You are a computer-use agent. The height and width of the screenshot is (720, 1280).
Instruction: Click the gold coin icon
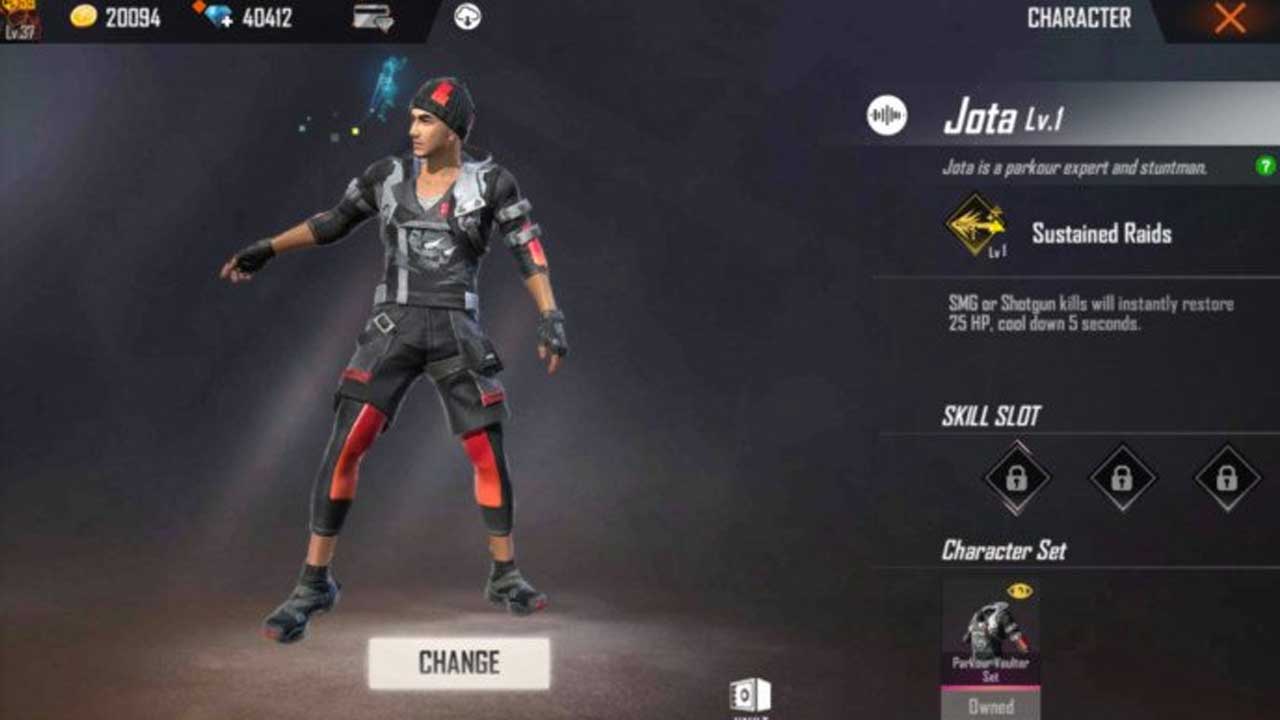coord(84,17)
